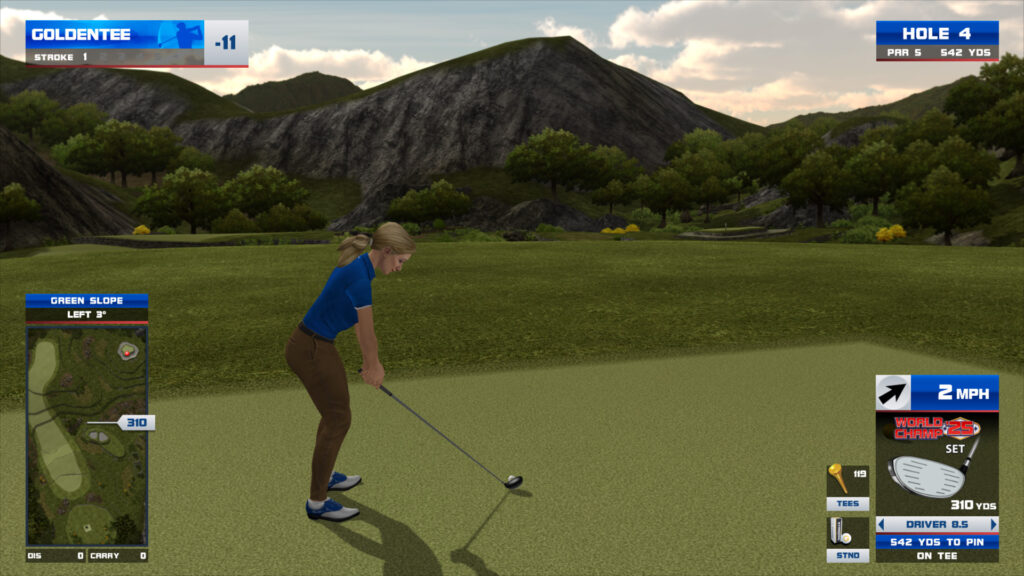Image resolution: width=1024 pixels, height=576 pixels.
Task: Select the driver club head image
Action: coord(927,474)
